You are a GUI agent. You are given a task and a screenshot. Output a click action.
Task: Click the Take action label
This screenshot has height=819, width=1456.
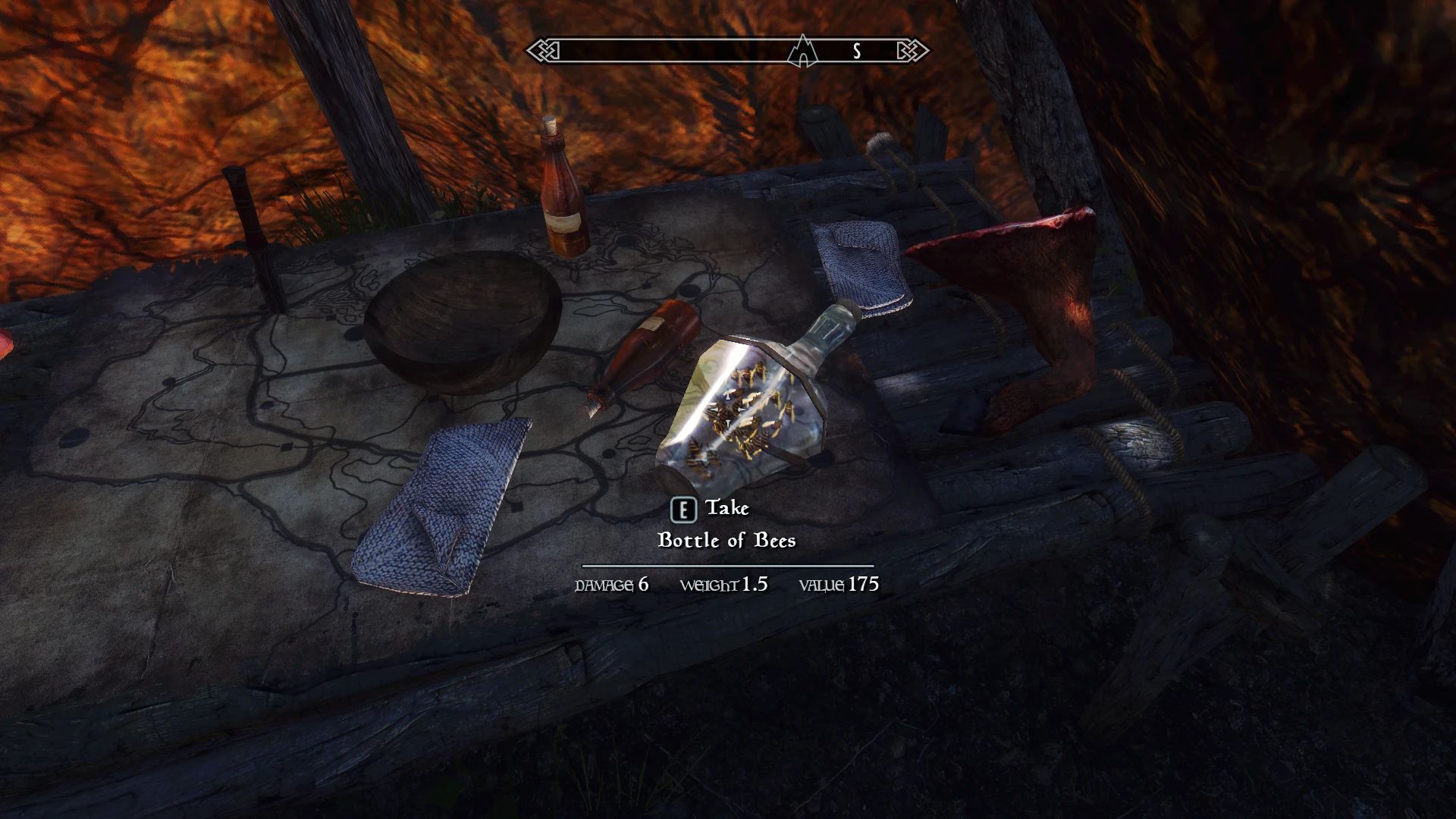tap(726, 508)
